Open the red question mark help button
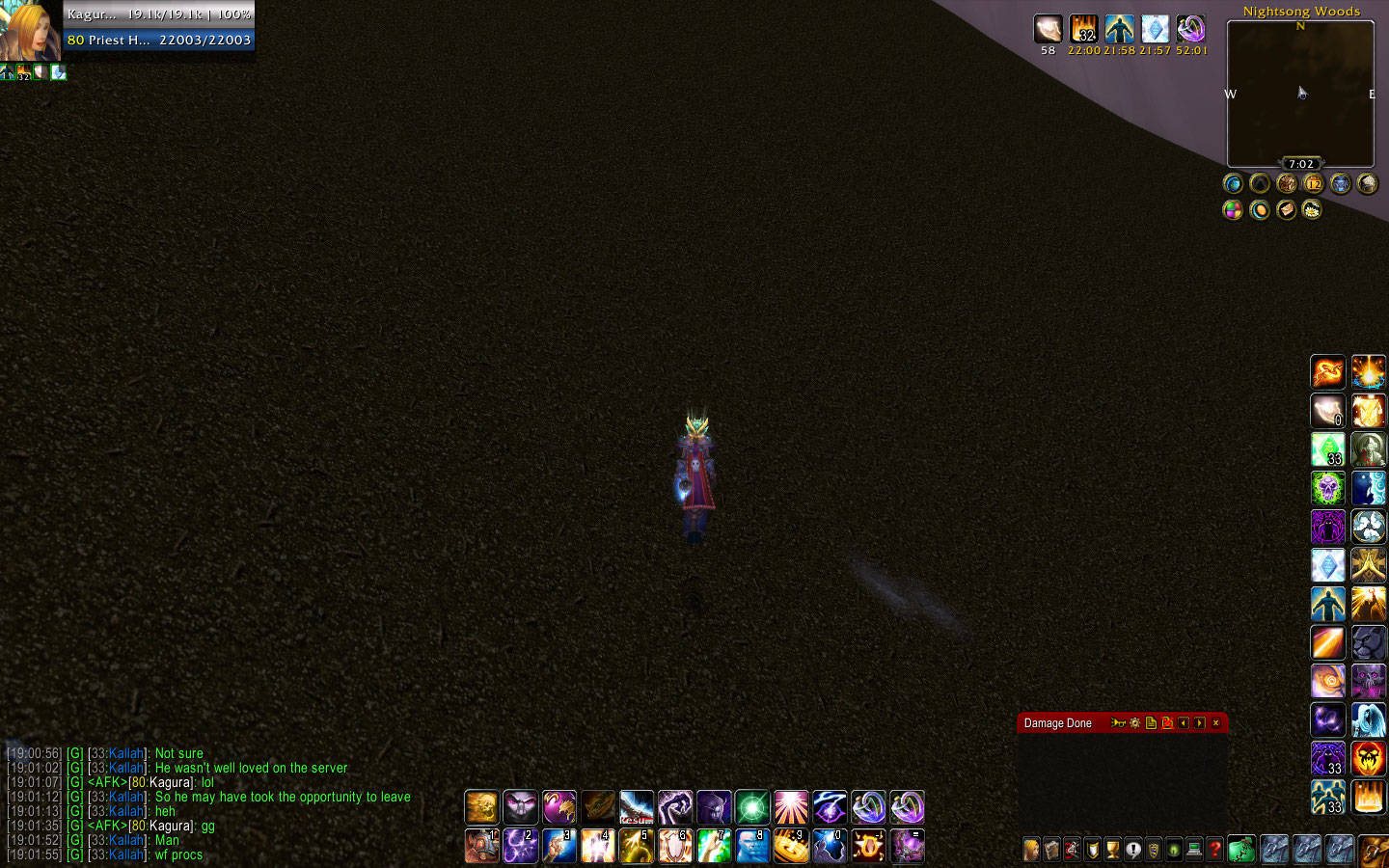The image size is (1389, 868). click(x=1215, y=850)
